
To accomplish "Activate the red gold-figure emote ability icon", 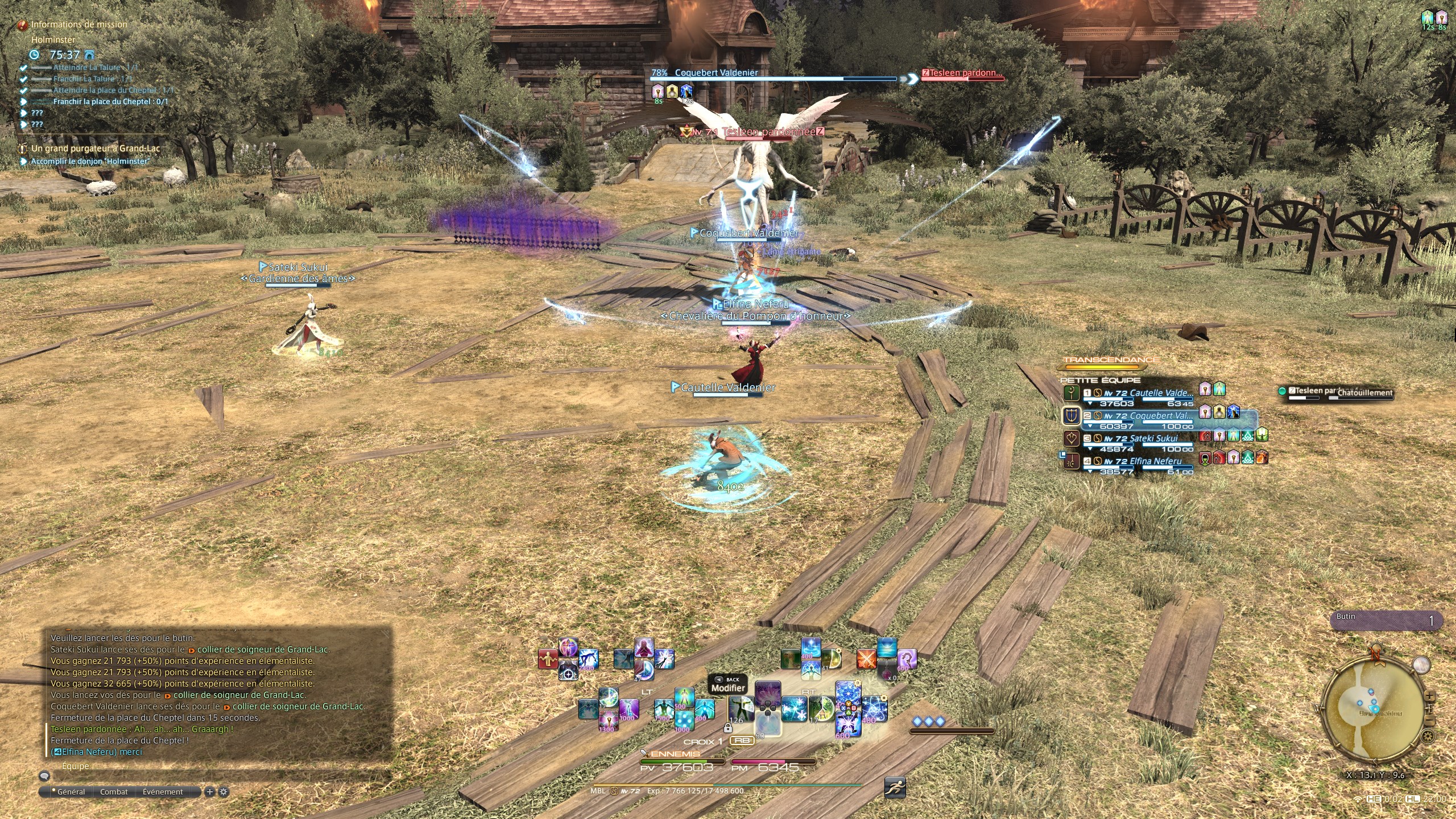I will tap(548, 659).
